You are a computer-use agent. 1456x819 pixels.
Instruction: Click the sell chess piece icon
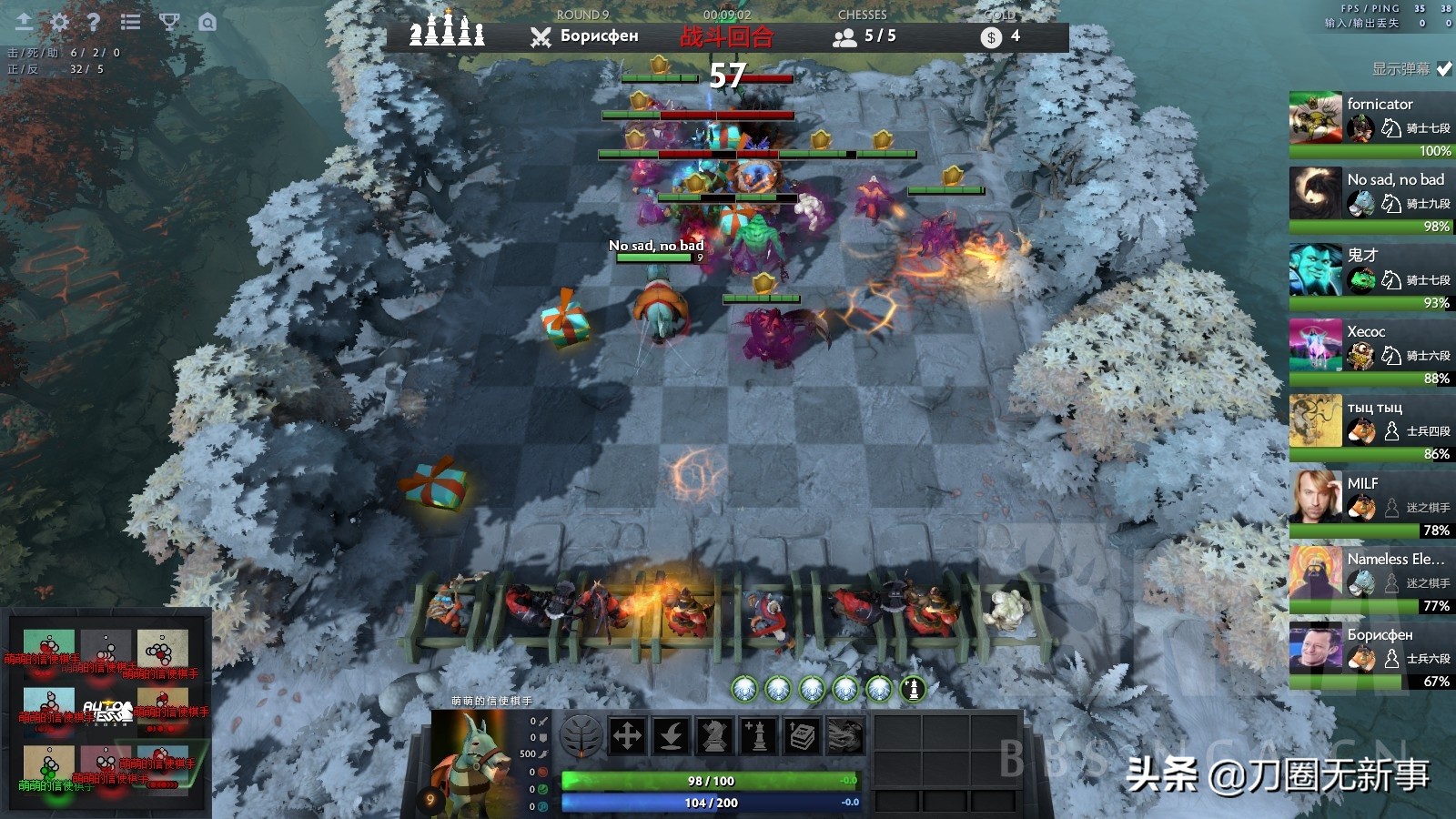tap(715, 735)
